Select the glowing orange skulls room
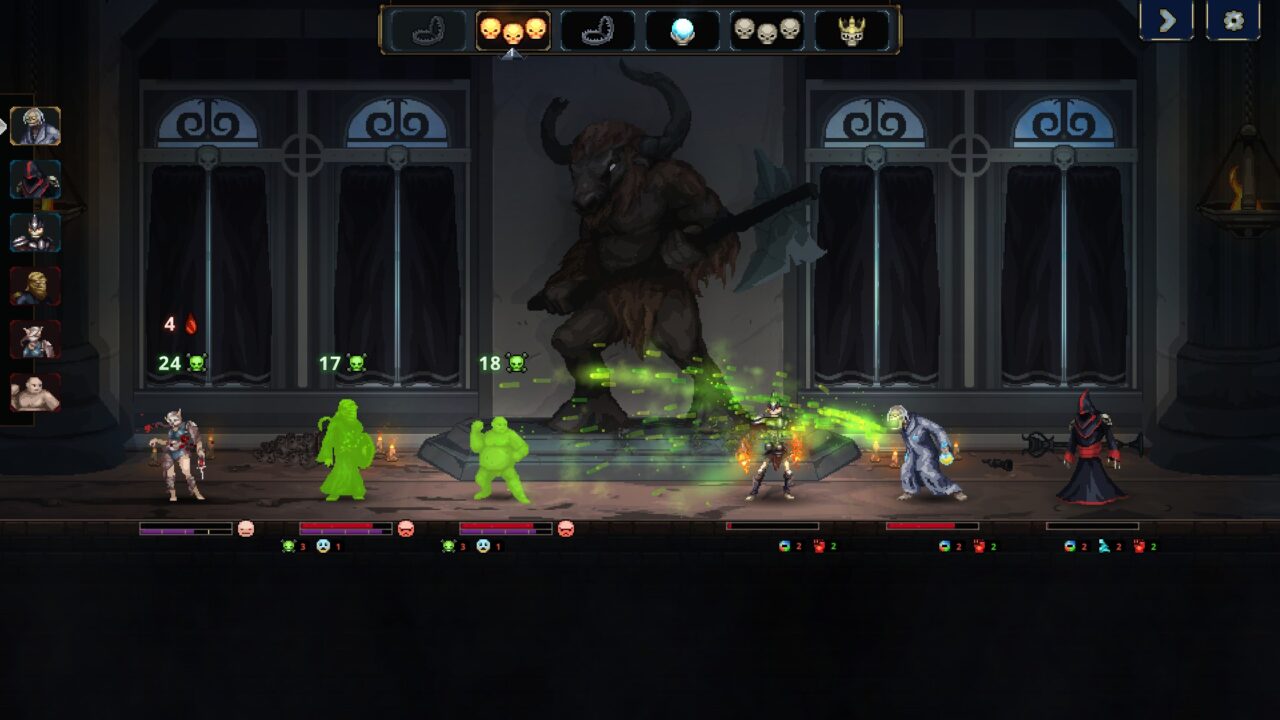 (x=512, y=30)
